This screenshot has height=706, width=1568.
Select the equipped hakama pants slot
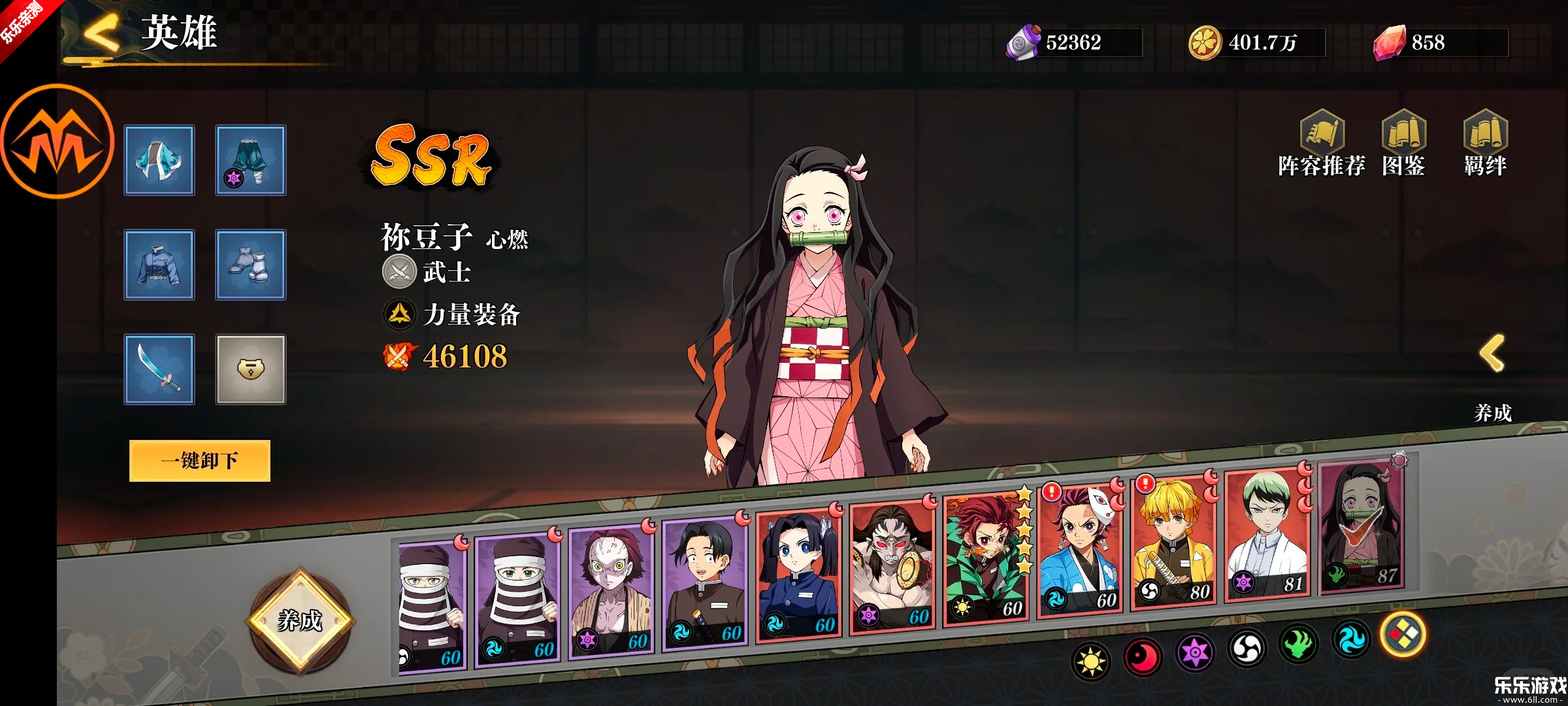click(x=251, y=160)
